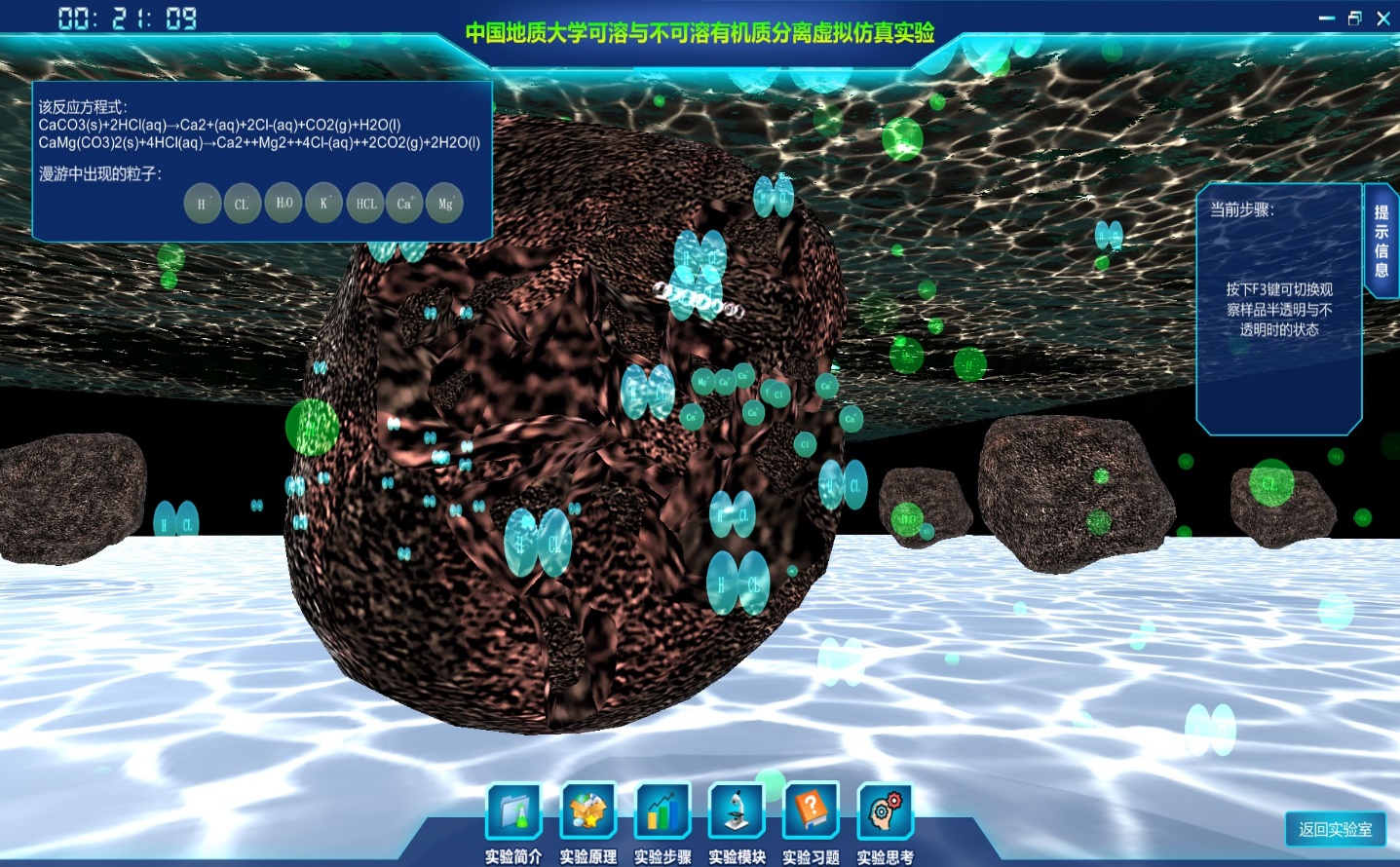The height and width of the screenshot is (867, 1400).
Task: Open 实验思考 reflection icon
Action: click(885, 811)
